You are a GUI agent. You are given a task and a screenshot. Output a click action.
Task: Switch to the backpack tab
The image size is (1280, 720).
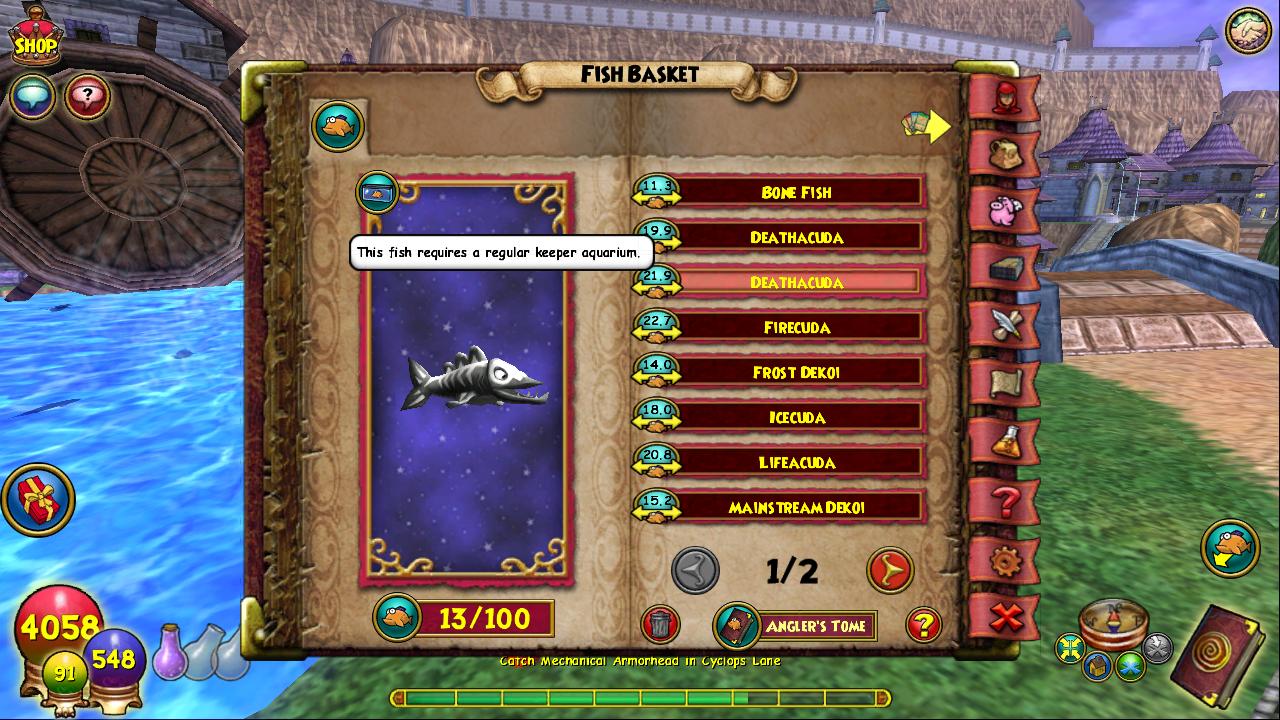pyautogui.click(x=1005, y=153)
